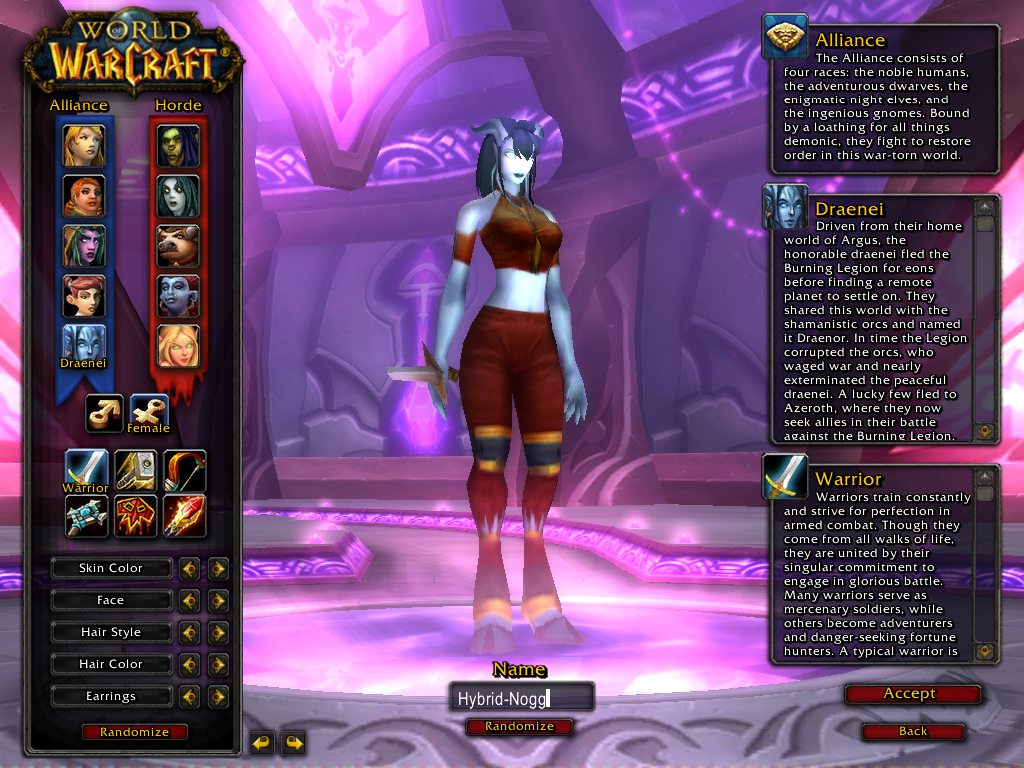Select the Human race portrait

pos(85,146)
